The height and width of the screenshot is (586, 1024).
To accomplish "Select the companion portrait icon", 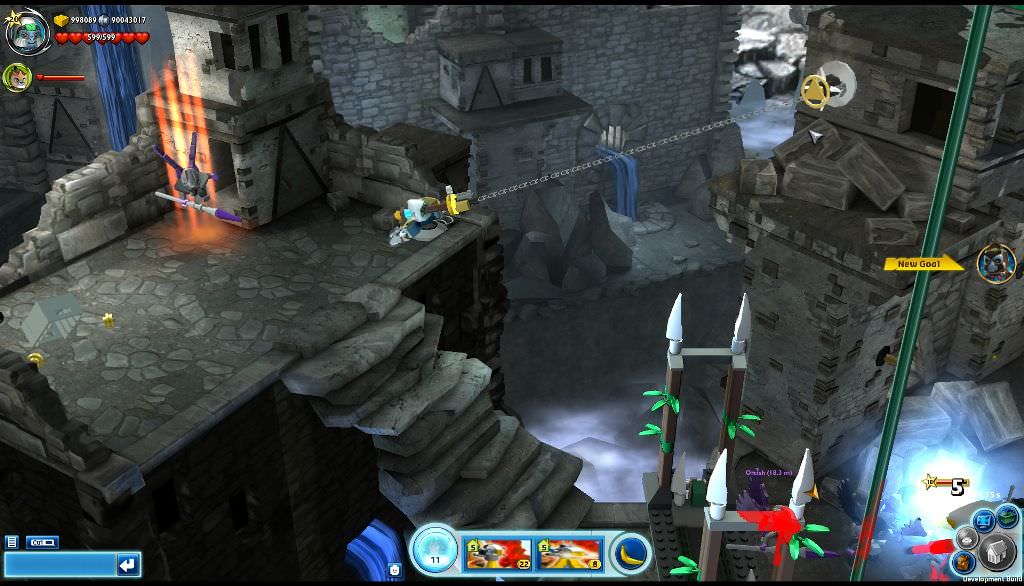I will click(17, 76).
